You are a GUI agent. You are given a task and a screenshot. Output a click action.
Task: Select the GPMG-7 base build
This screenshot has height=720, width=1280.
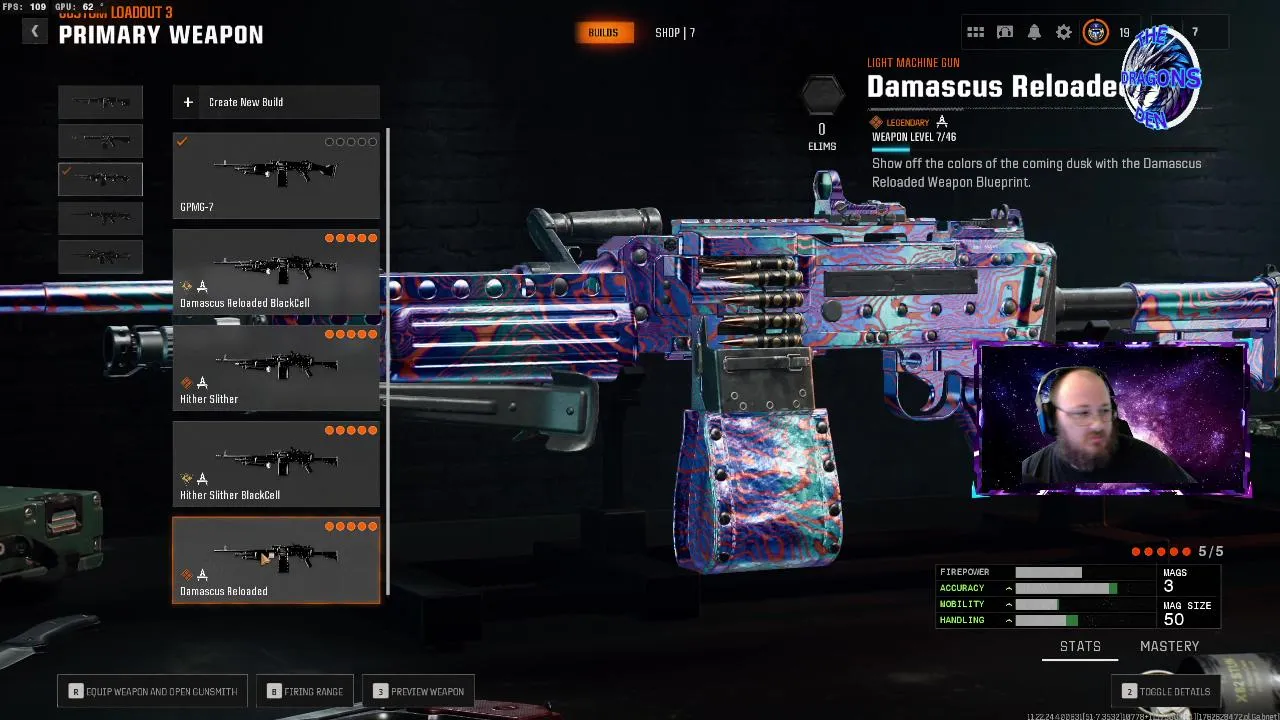click(276, 176)
